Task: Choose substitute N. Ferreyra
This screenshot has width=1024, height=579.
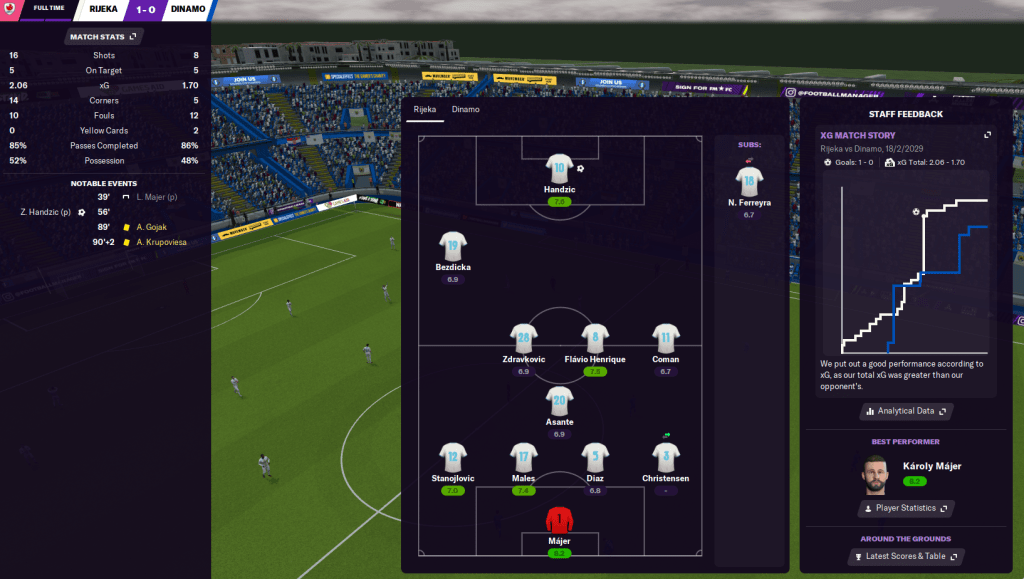Action: (x=748, y=182)
